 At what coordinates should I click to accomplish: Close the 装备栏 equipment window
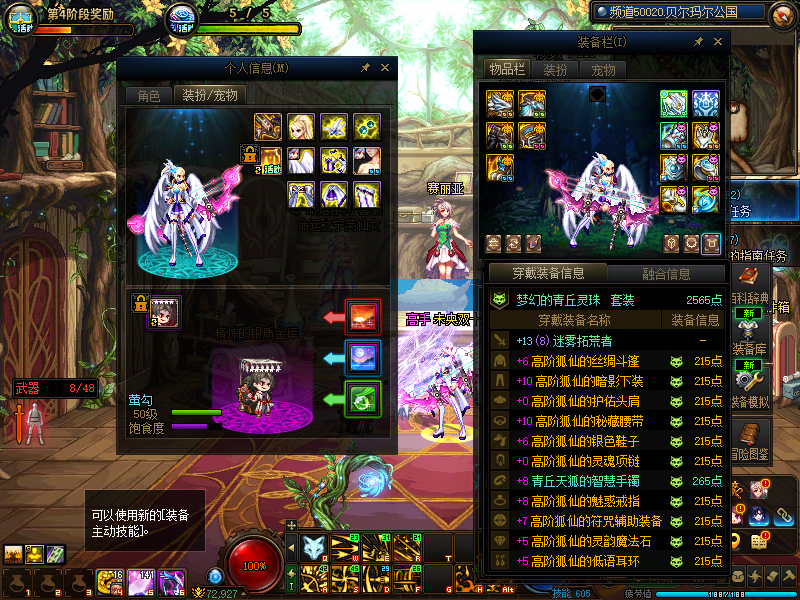716,42
